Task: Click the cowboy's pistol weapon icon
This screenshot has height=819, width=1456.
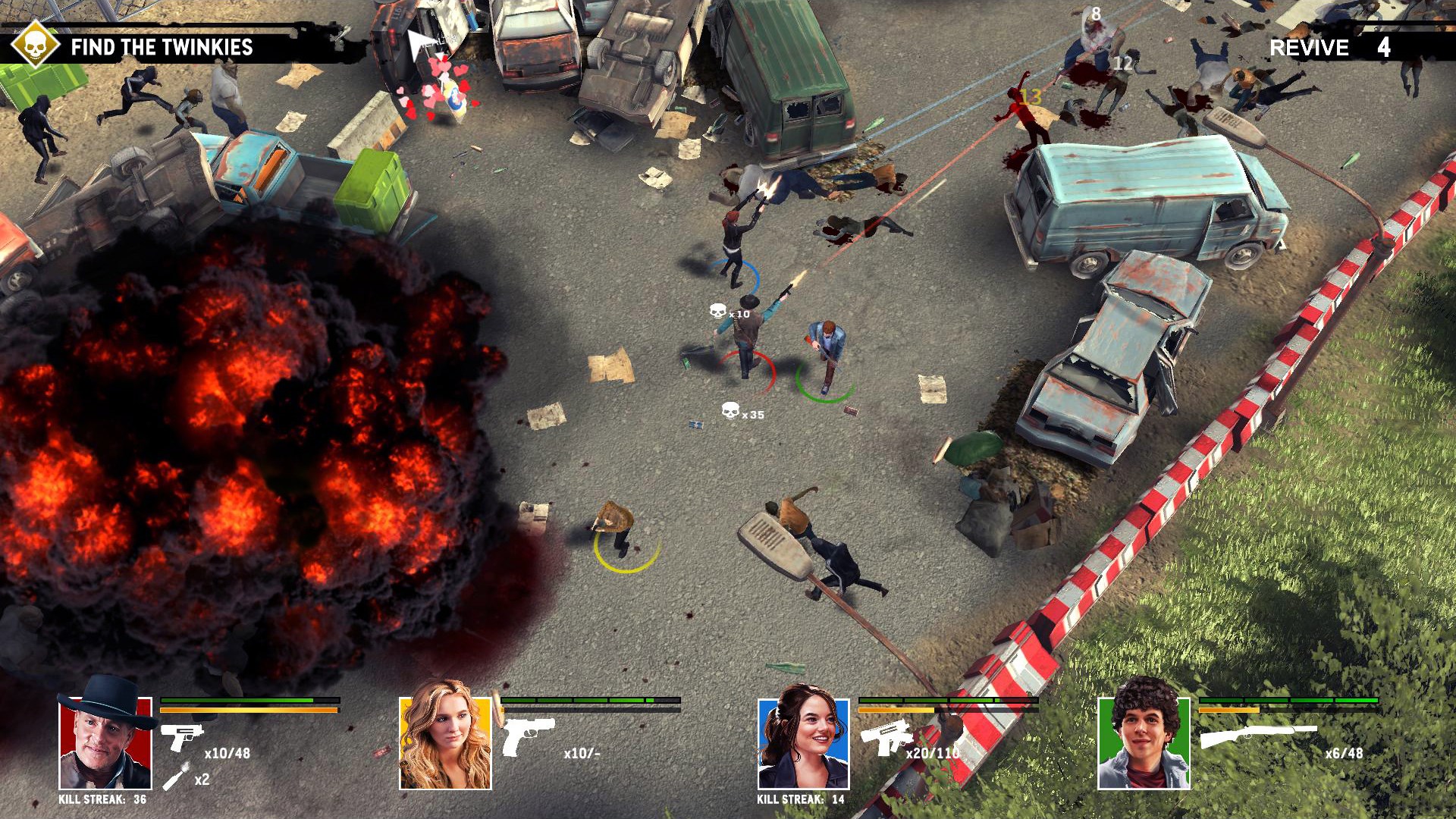Action: (x=182, y=736)
